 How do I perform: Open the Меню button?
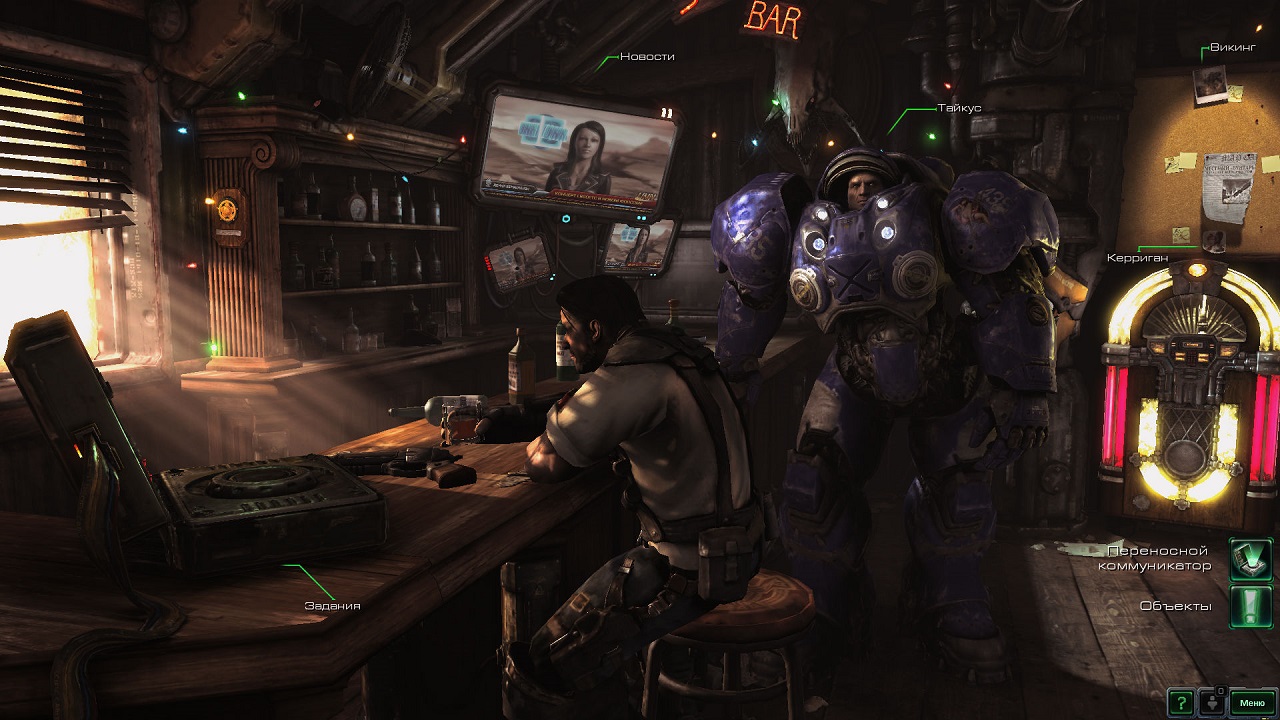1252,702
